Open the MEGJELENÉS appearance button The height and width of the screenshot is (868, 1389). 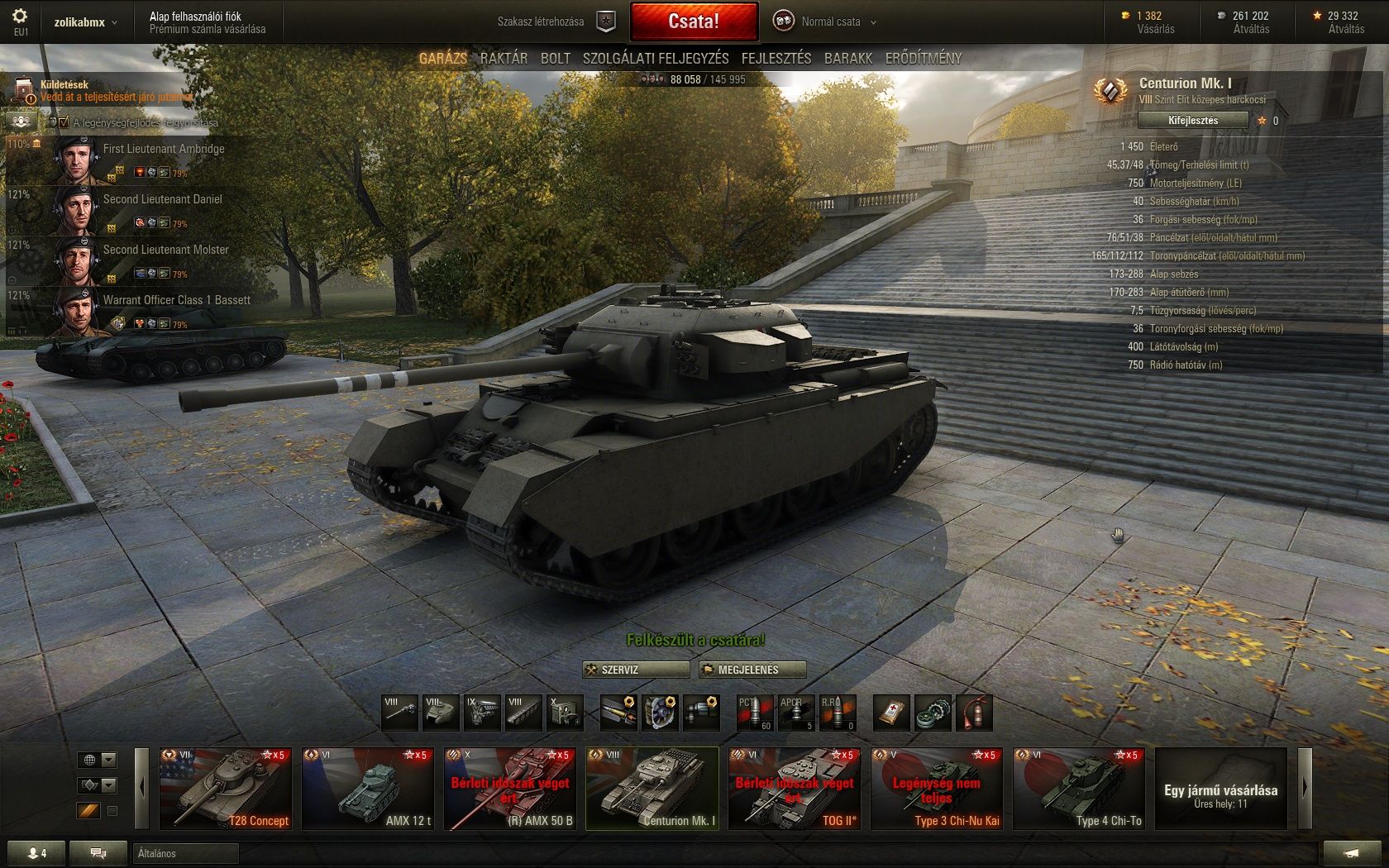[752, 670]
